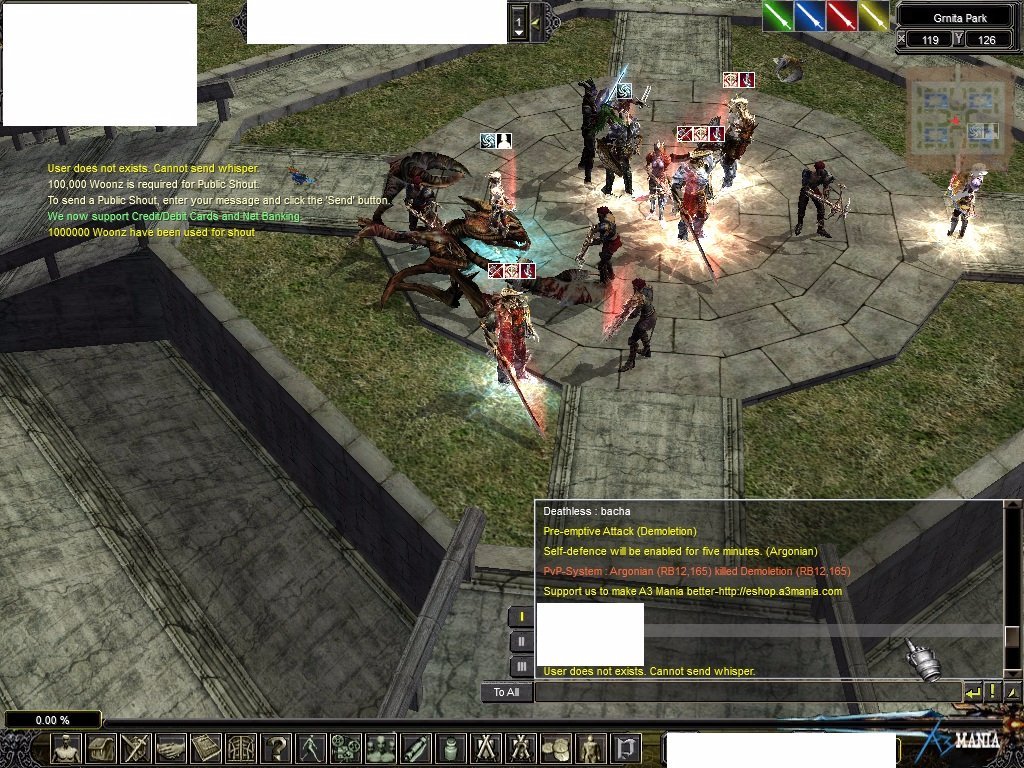This screenshot has height=768, width=1024.
Task: Open the inventory chest icon
Action: pyautogui.click(x=101, y=748)
